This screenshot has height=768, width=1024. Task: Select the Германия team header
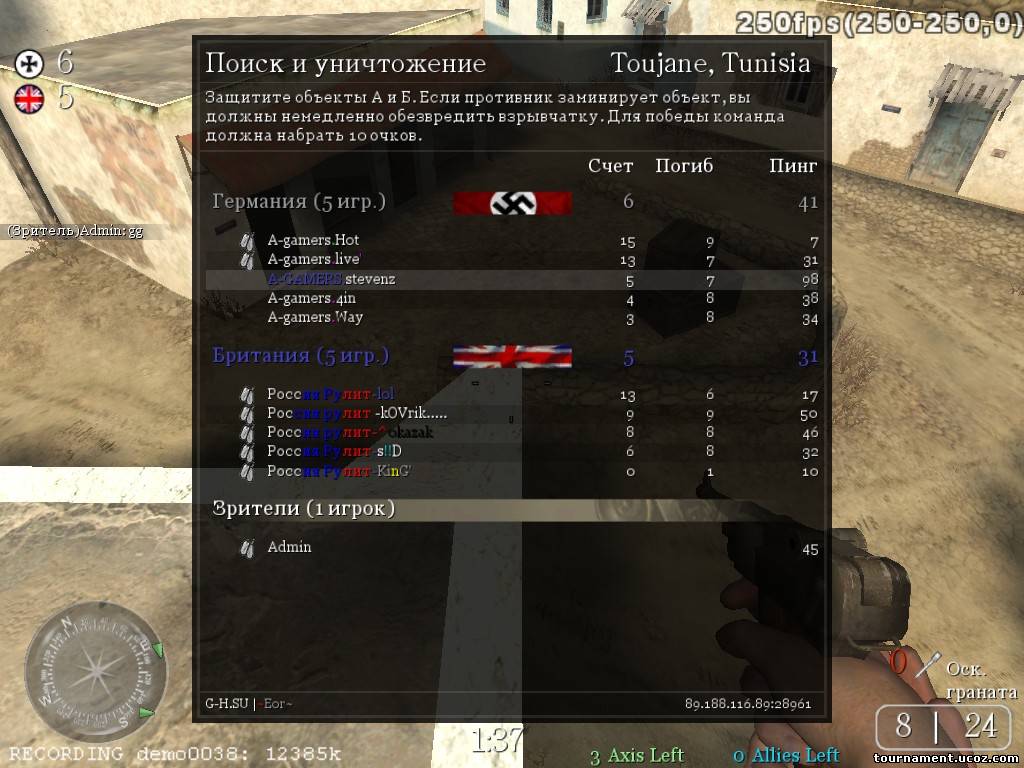298,202
